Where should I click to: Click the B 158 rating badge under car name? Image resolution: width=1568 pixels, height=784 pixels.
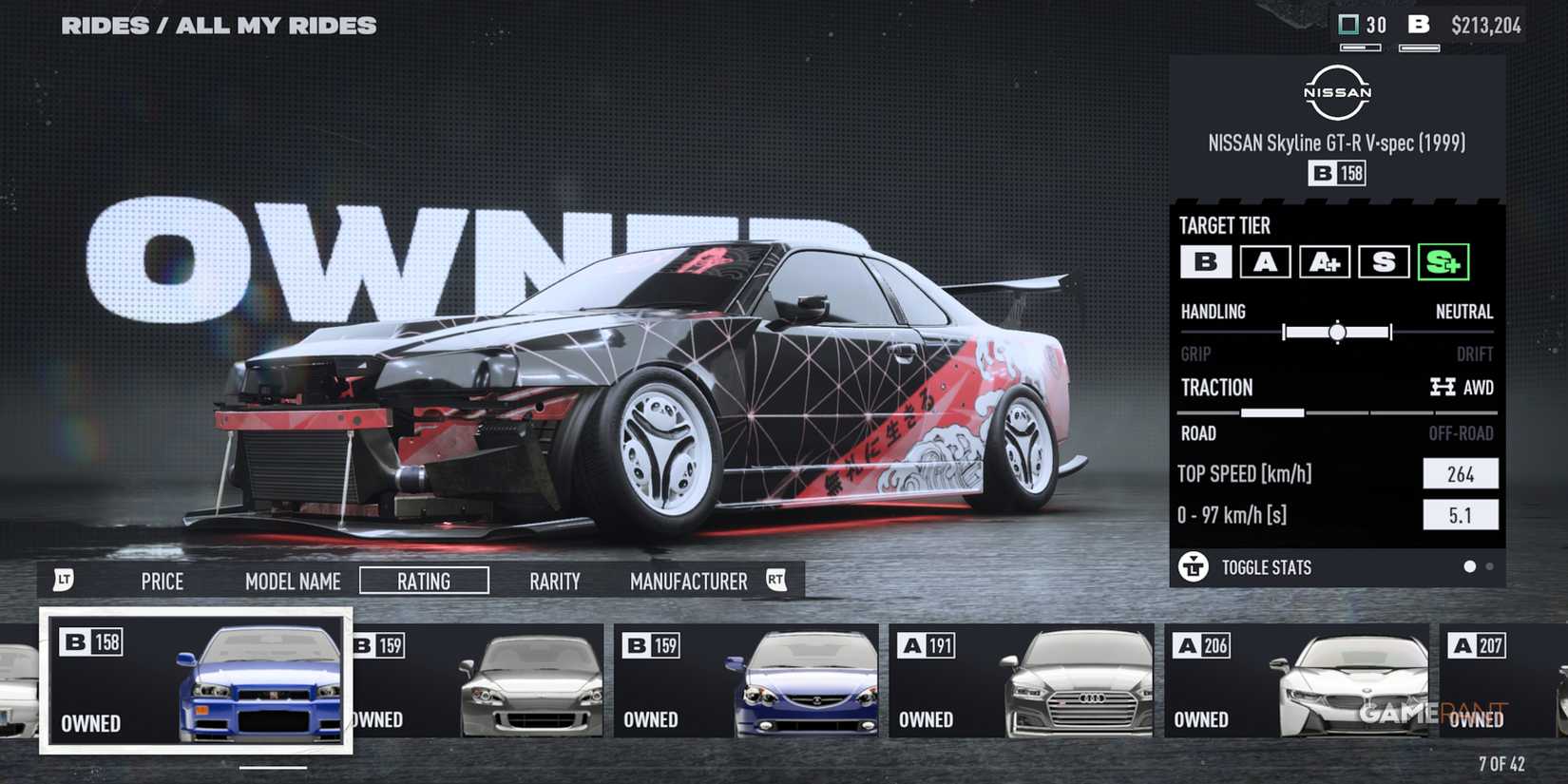(1336, 173)
